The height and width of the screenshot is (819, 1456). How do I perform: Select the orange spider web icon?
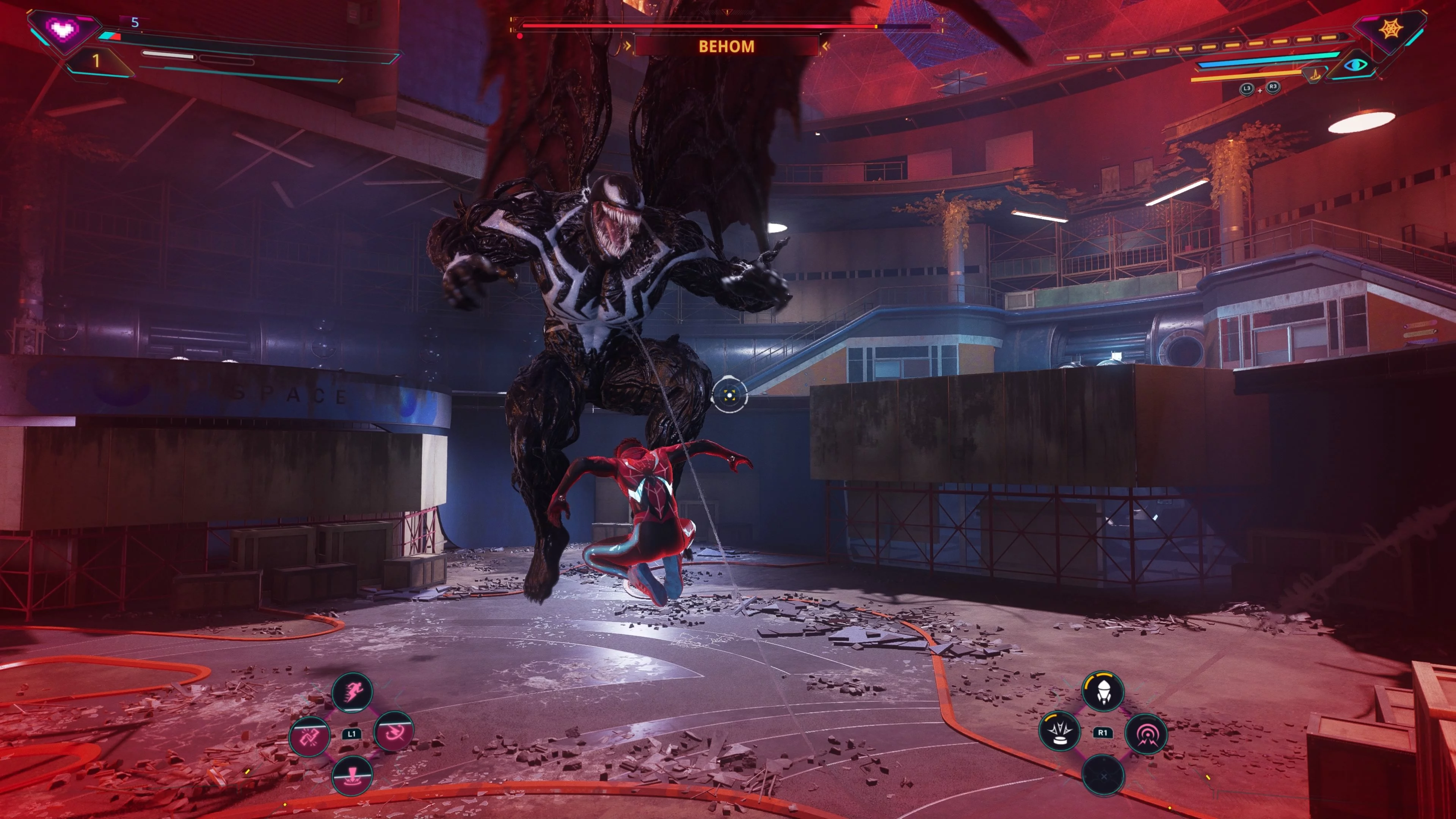1391,28
